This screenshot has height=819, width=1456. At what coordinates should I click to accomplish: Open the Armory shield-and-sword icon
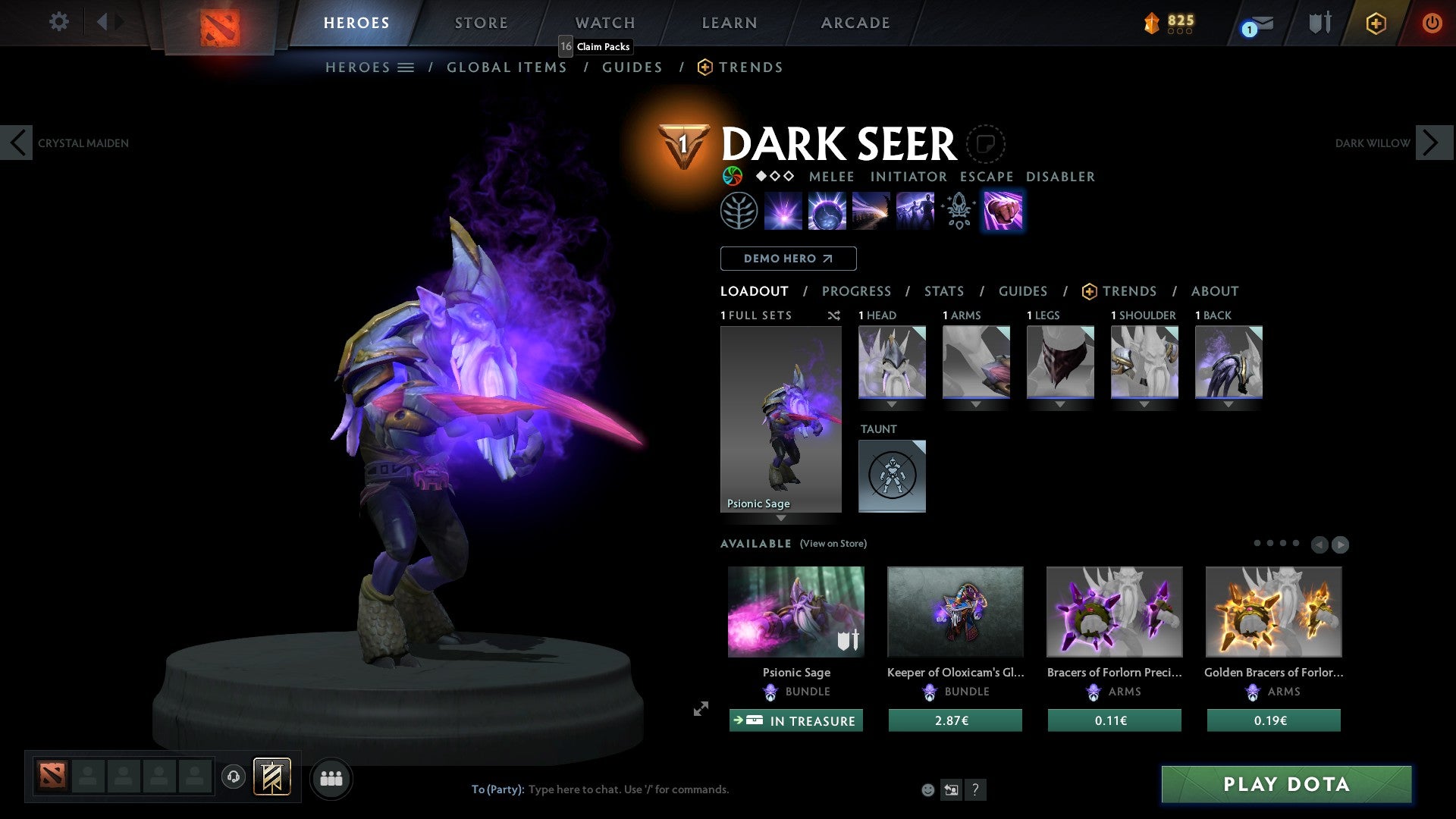1318,23
